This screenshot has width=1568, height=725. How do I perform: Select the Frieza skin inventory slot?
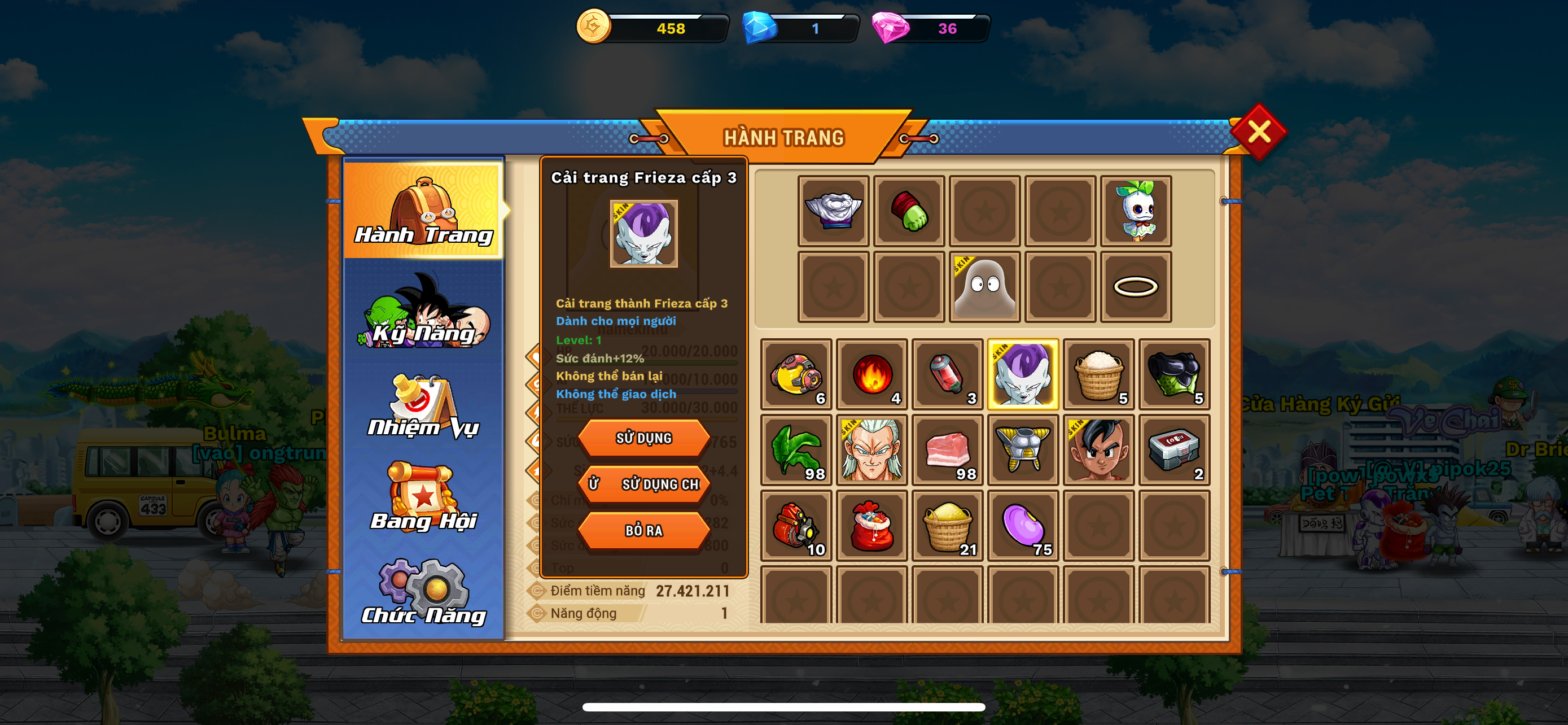pyautogui.click(x=1023, y=374)
